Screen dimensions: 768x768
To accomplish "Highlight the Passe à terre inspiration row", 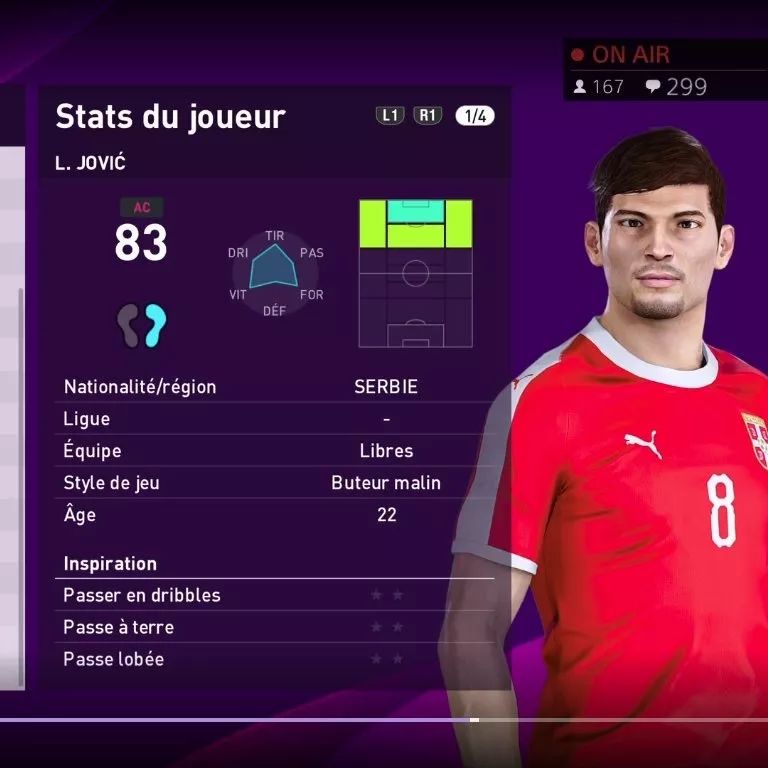I will tap(275, 627).
